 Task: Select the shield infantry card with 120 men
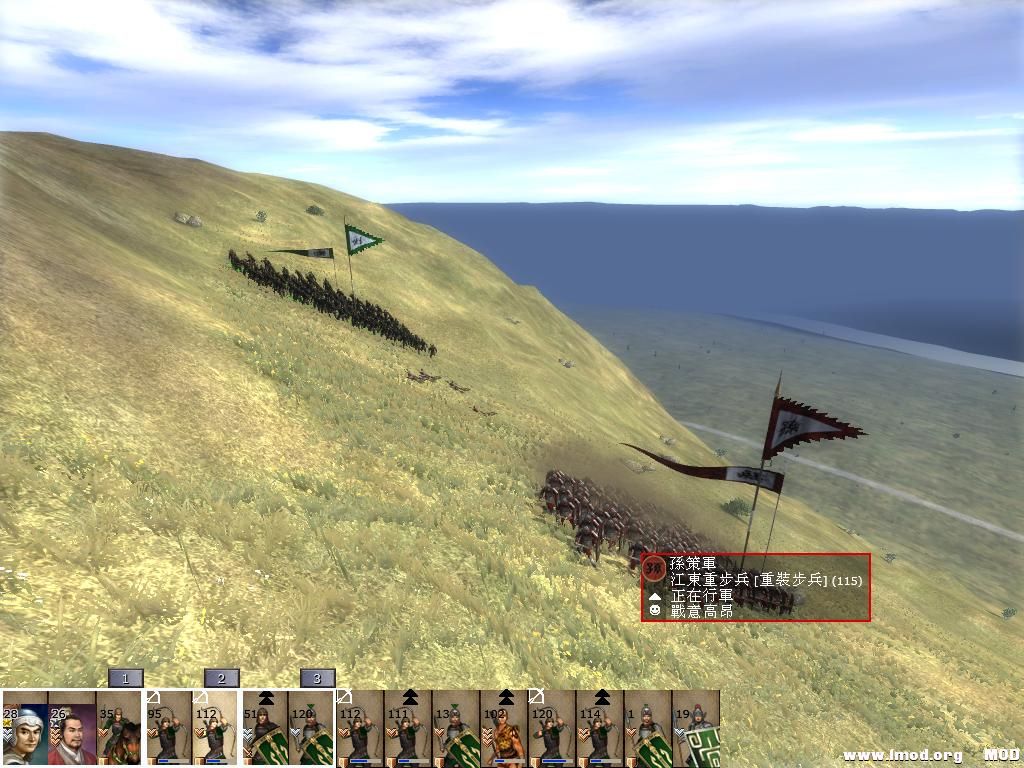pos(312,729)
